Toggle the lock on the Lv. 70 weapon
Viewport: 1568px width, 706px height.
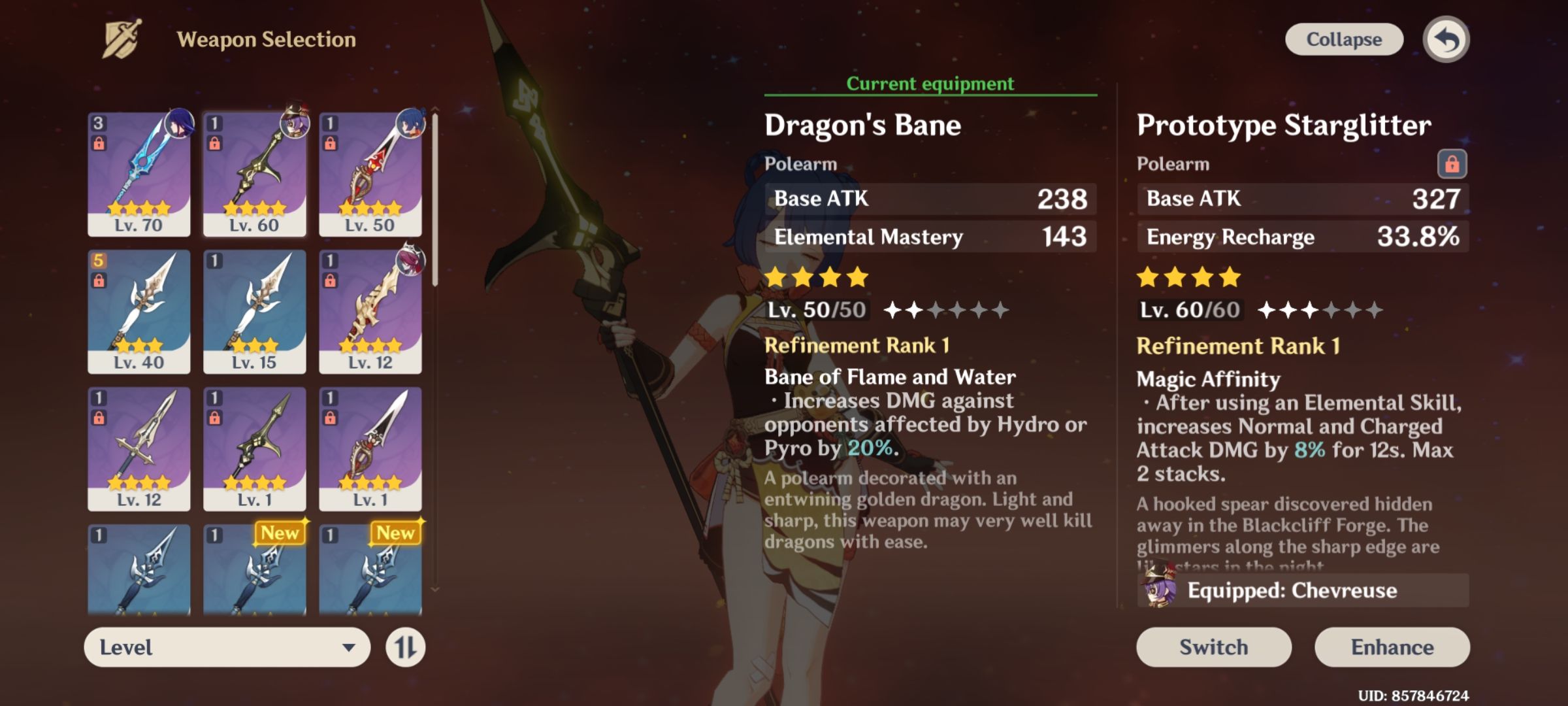click(x=100, y=143)
